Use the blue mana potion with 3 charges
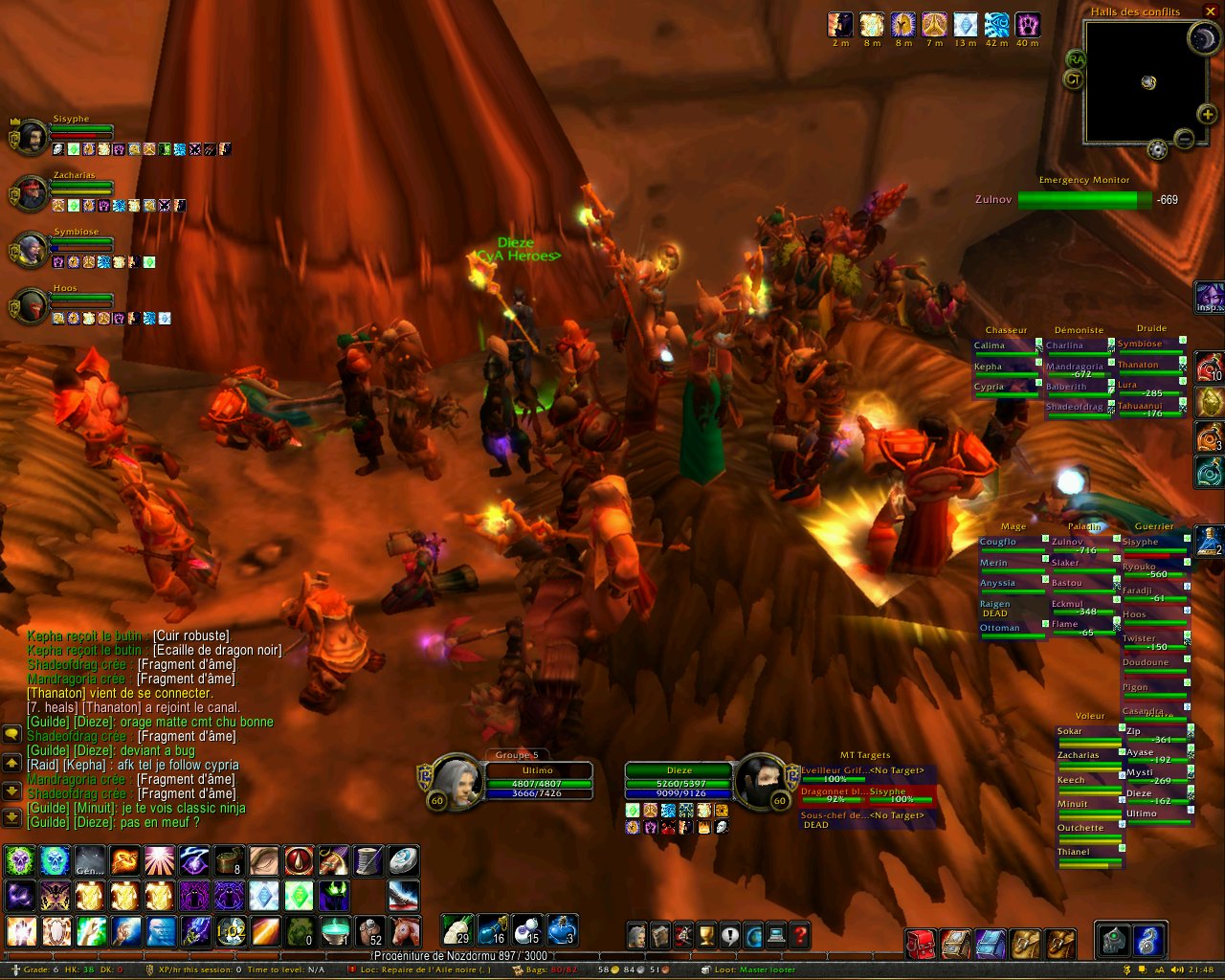The height and width of the screenshot is (980, 1225). point(562,929)
